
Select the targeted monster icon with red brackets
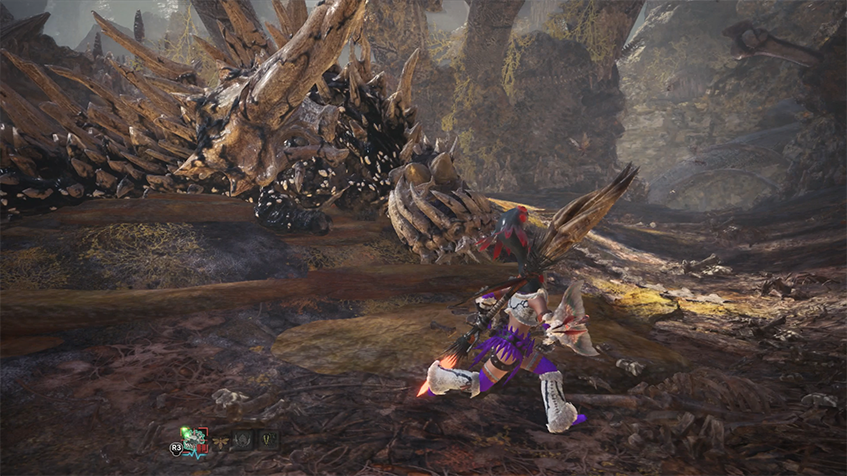click(x=194, y=439)
